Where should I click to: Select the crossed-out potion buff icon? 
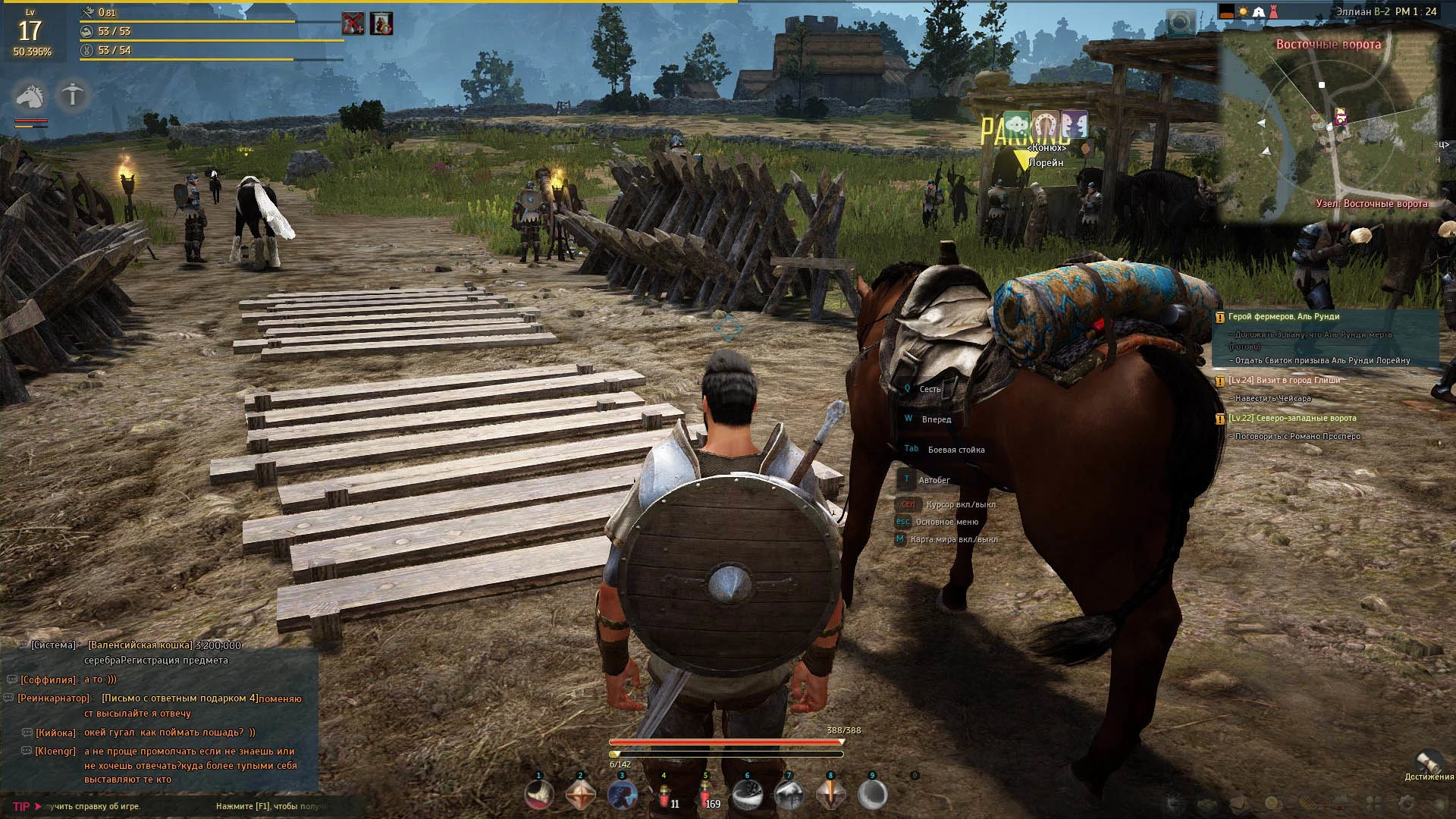(353, 24)
